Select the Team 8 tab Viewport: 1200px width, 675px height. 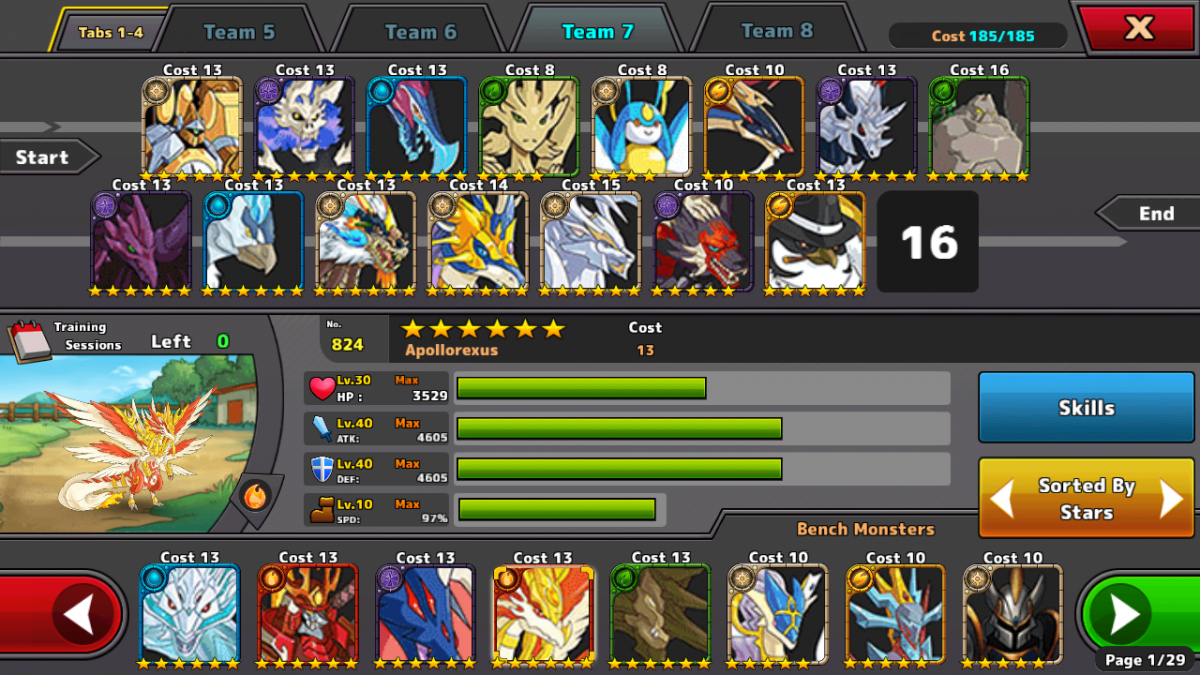click(x=777, y=31)
